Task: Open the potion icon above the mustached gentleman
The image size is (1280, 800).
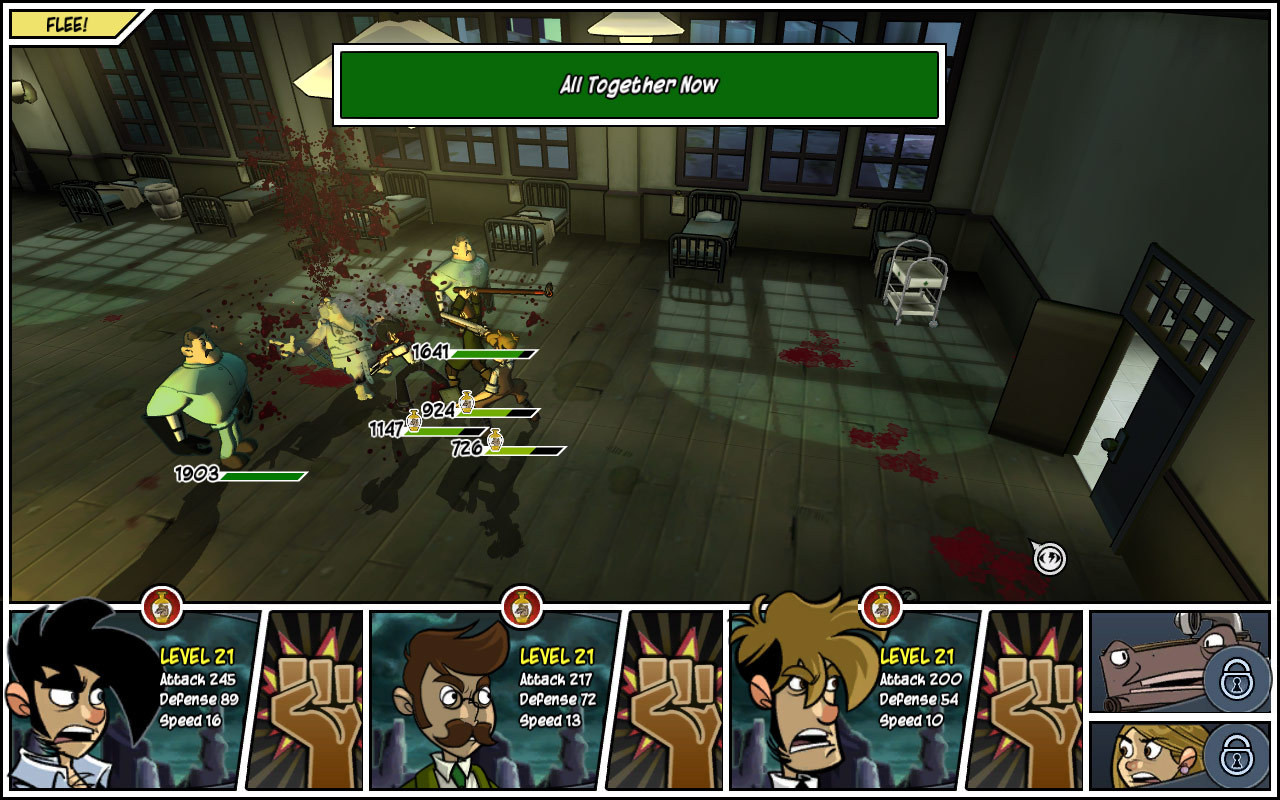Action: pyautogui.click(x=521, y=605)
